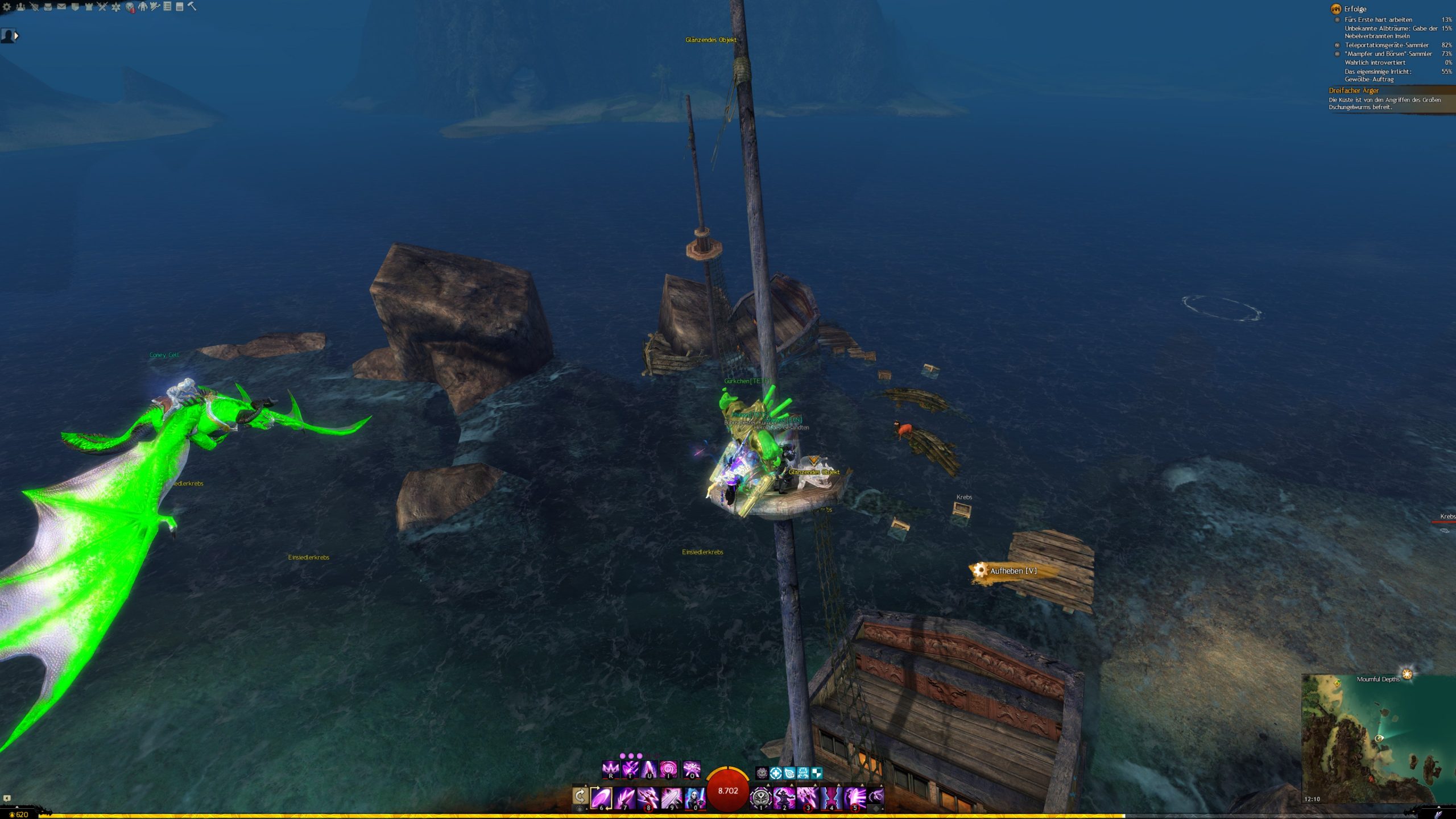Viewport: 1456px width, 819px height.
Task: Open the hammer icon in top menu
Action: click(192, 7)
